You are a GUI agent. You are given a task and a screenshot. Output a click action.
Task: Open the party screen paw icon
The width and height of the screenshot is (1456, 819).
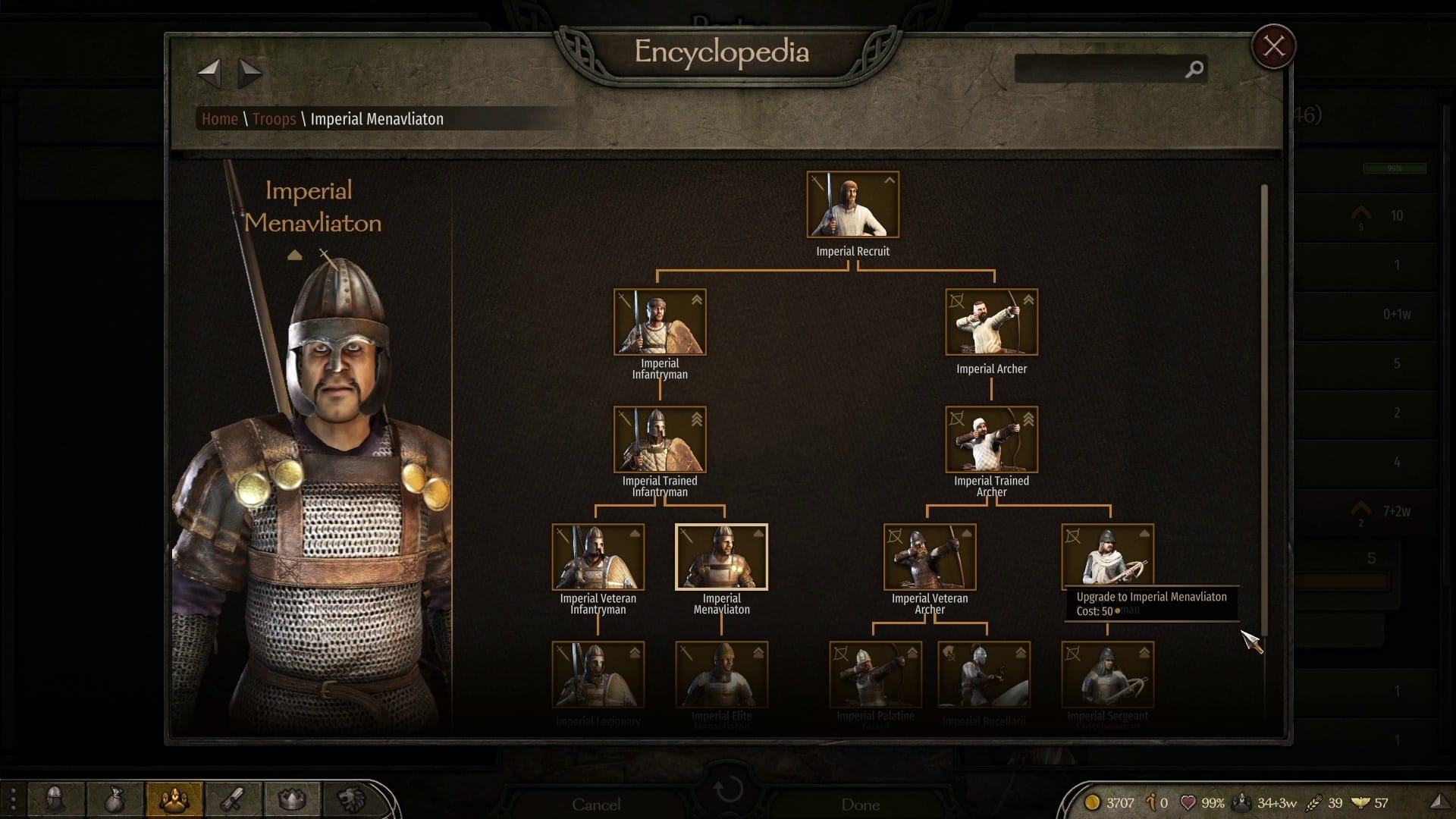(x=174, y=799)
